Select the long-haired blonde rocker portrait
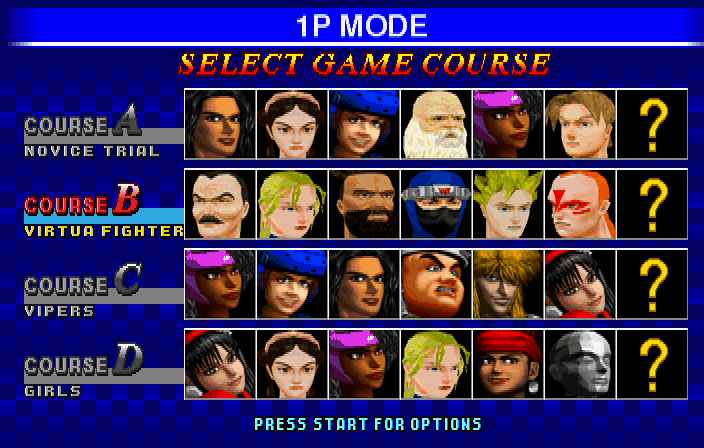The height and width of the screenshot is (448, 704). pos(507,284)
